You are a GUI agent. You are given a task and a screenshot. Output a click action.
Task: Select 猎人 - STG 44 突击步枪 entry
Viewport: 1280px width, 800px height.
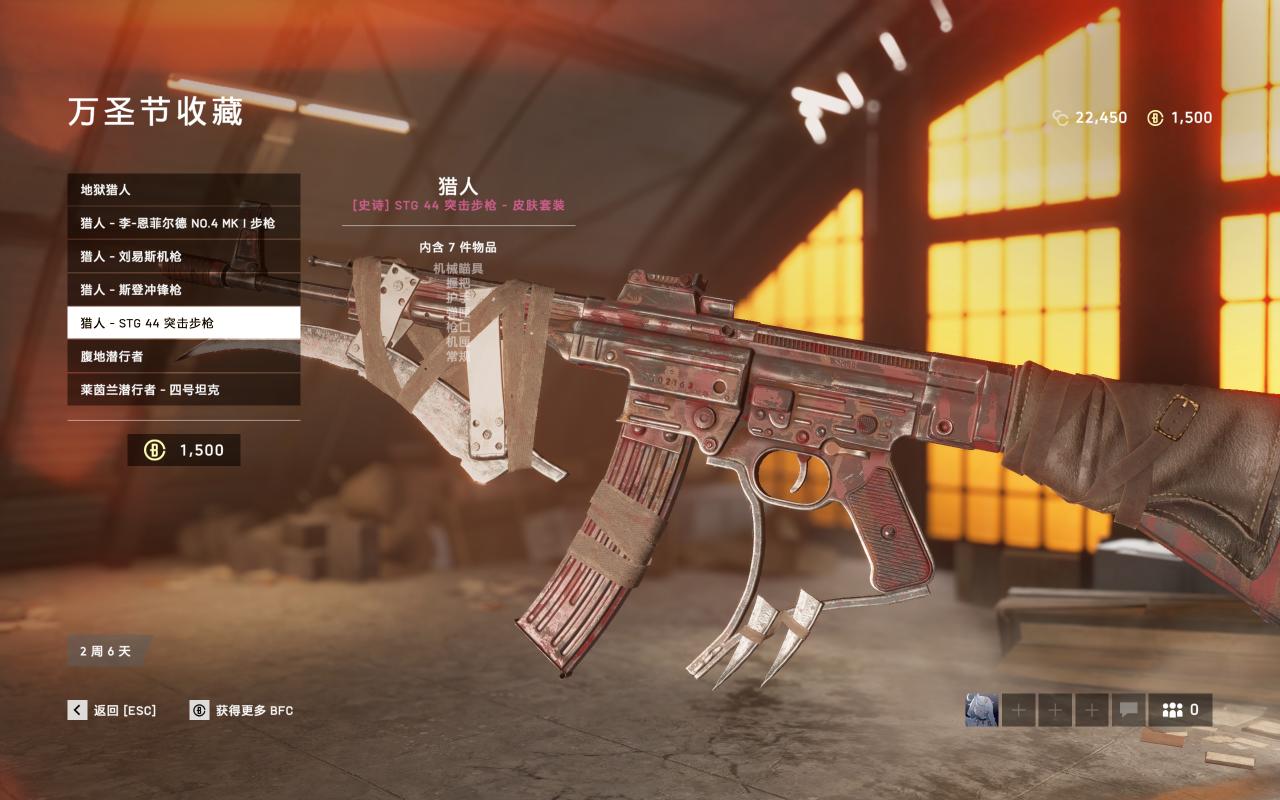(x=183, y=323)
